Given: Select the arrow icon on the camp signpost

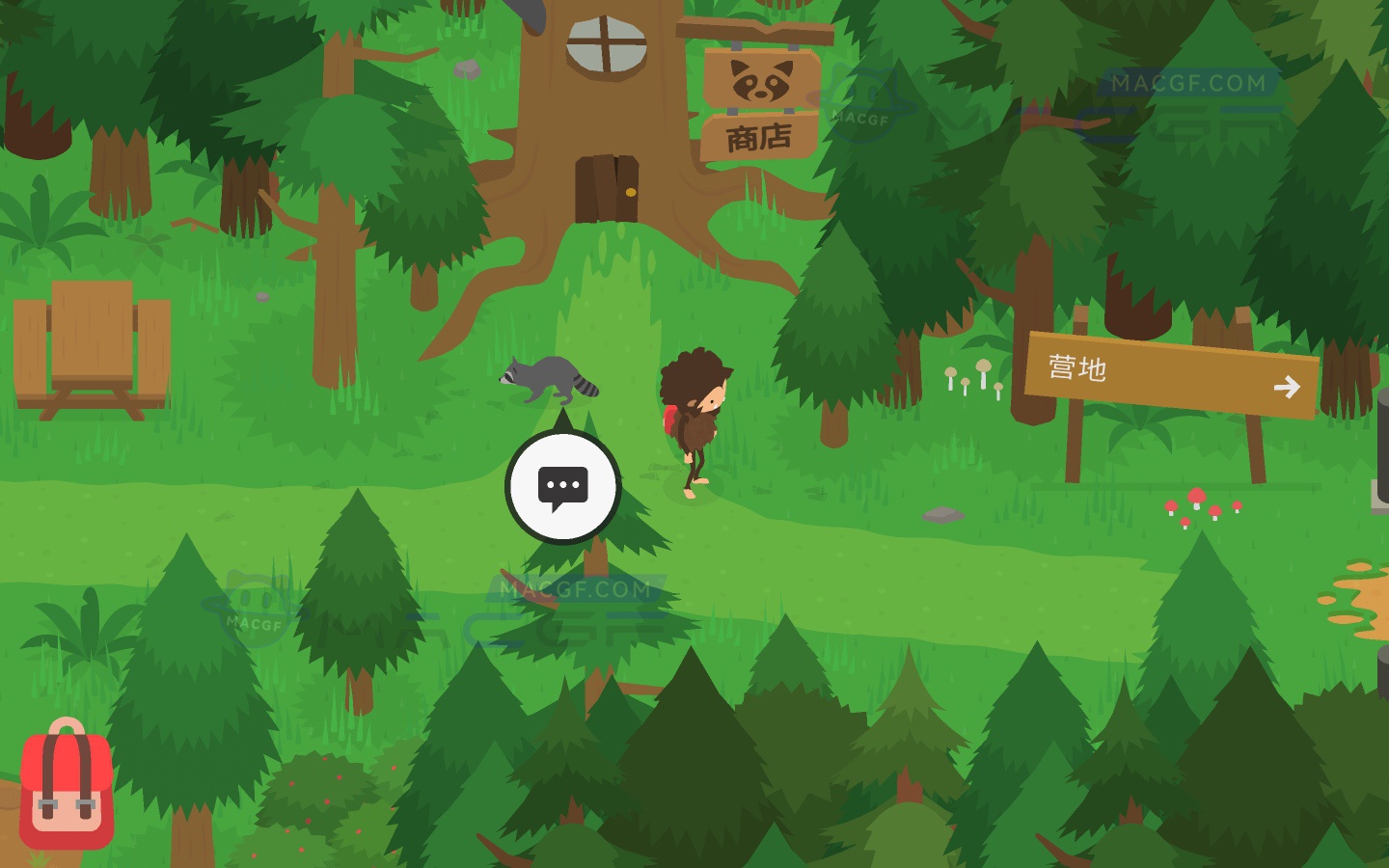Looking at the screenshot, I should pos(1289,388).
